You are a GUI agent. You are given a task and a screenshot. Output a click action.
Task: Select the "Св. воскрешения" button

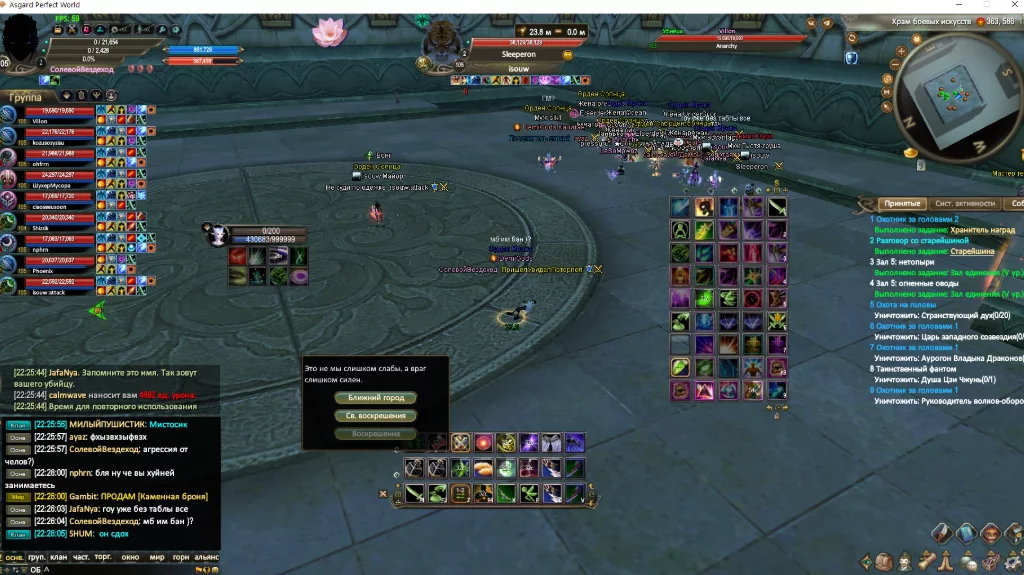point(375,416)
